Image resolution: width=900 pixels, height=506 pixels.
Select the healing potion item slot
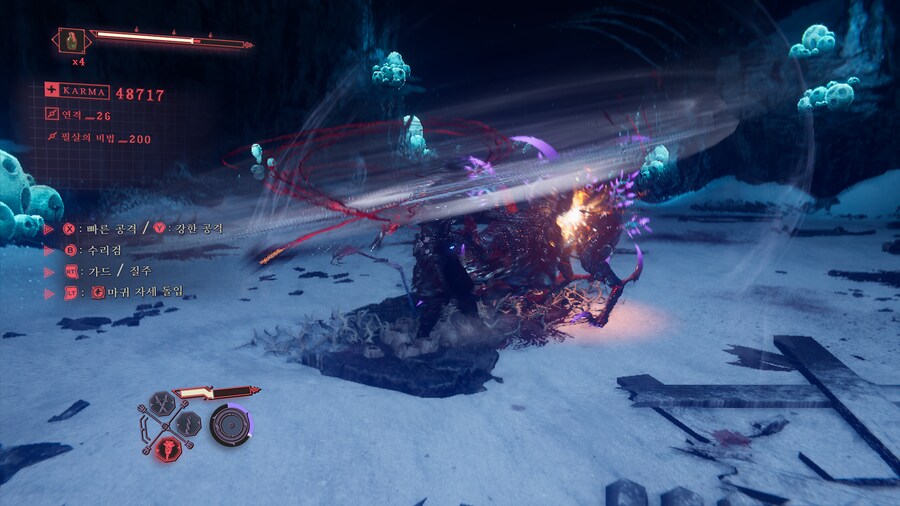(x=72, y=41)
